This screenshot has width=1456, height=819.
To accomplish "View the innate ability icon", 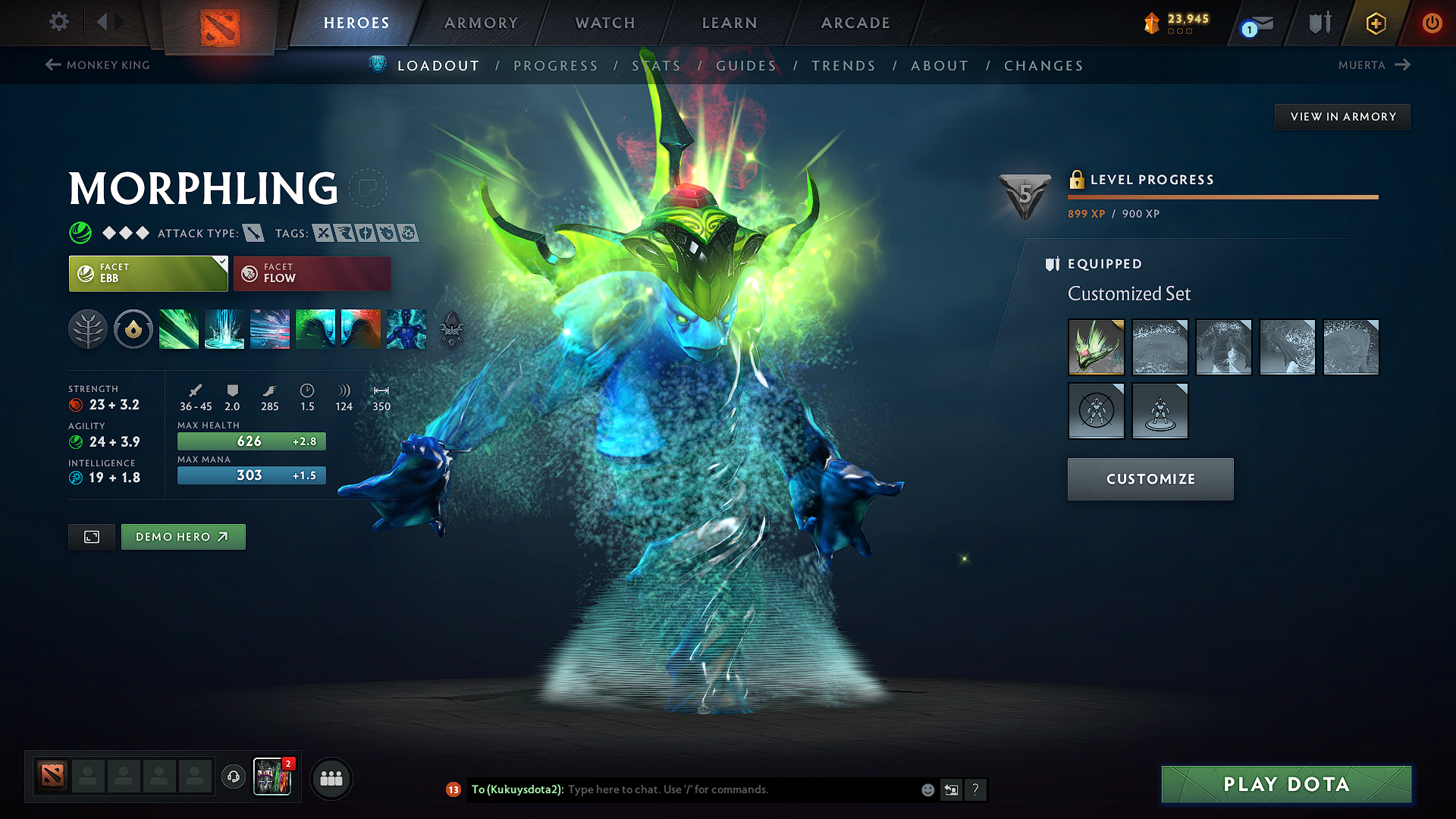I will click(133, 329).
